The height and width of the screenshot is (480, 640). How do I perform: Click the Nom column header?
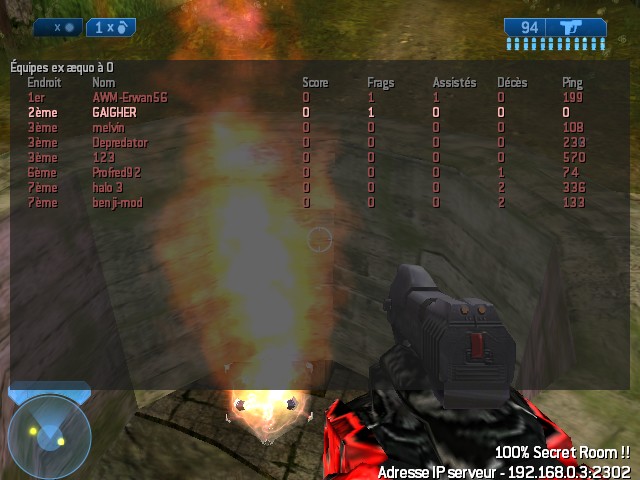click(103, 83)
